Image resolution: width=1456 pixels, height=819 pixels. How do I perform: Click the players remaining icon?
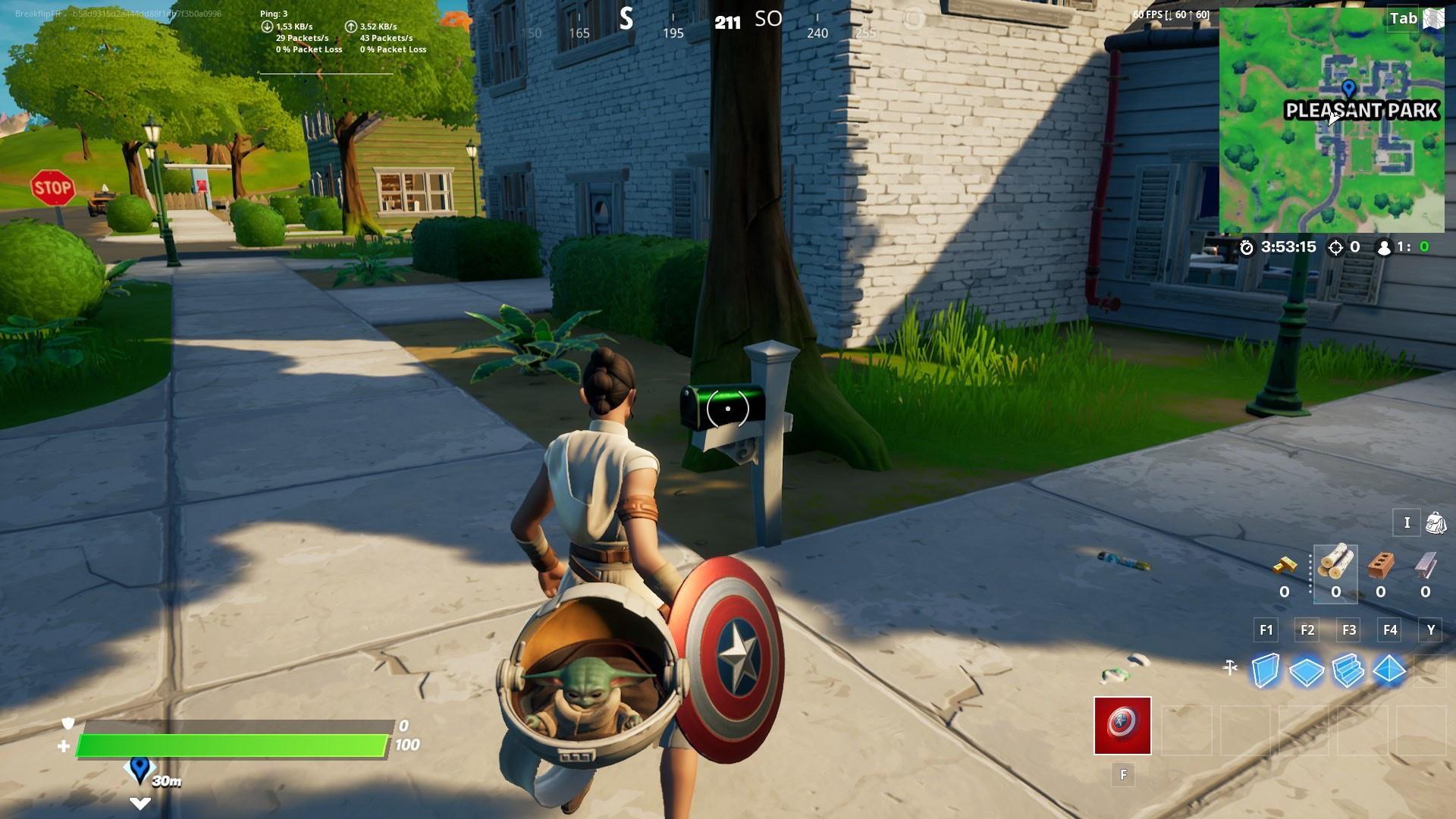[1385, 248]
